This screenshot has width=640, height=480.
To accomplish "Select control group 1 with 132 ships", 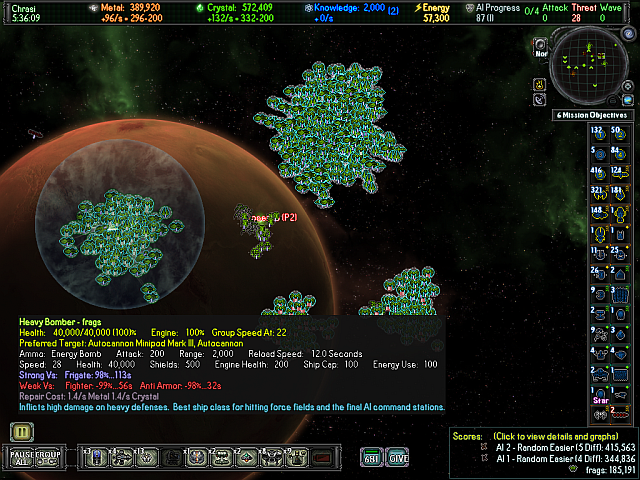I will [597, 132].
